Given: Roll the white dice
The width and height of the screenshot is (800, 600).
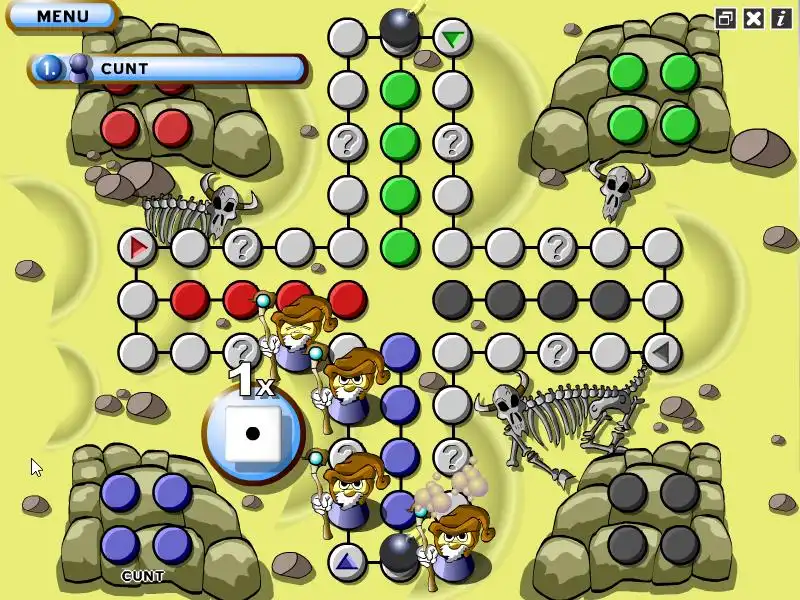Looking at the screenshot, I should 252,433.
